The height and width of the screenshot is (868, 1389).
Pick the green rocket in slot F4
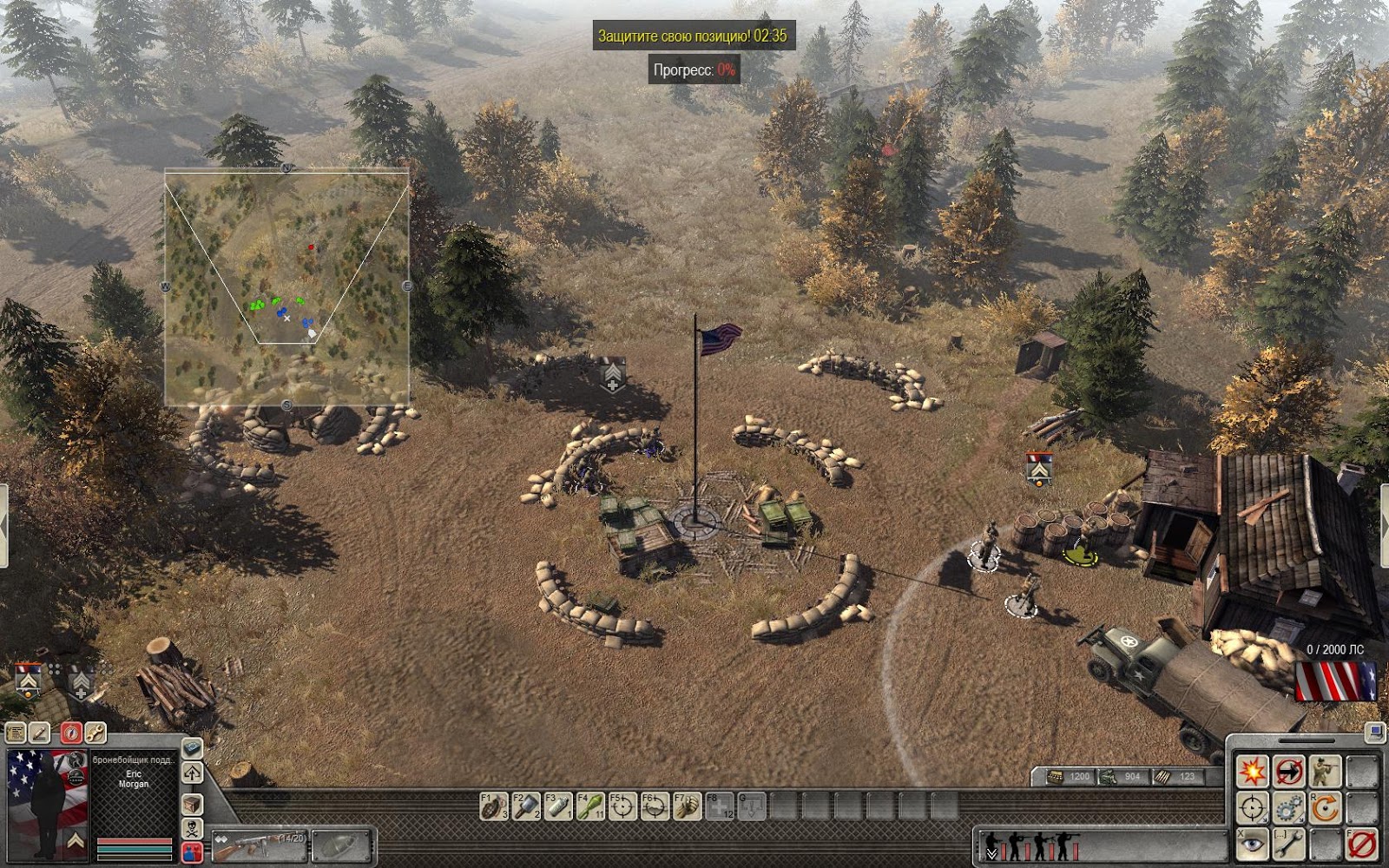(590, 806)
